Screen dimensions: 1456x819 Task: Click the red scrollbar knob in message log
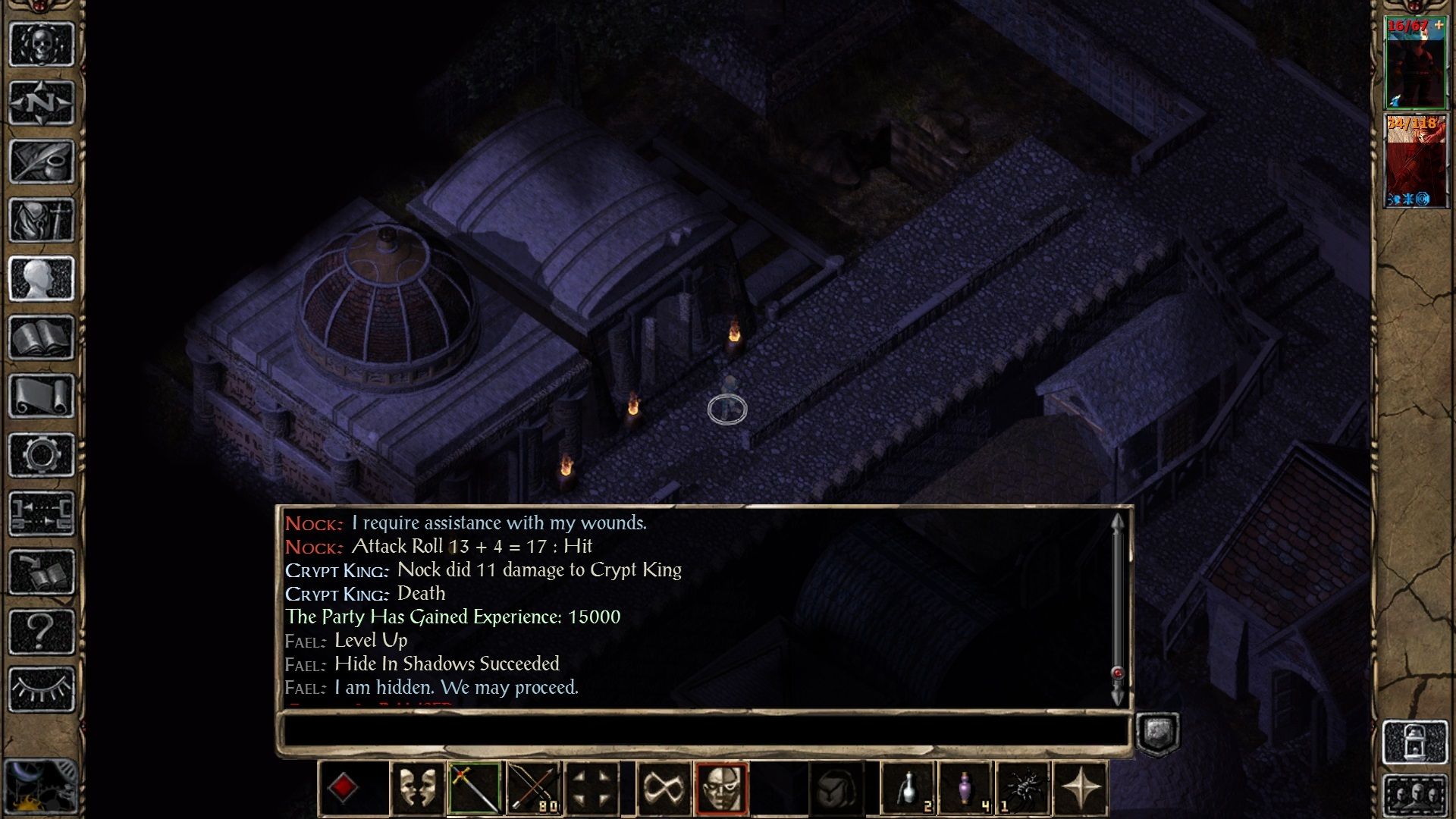click(1118, 673)
